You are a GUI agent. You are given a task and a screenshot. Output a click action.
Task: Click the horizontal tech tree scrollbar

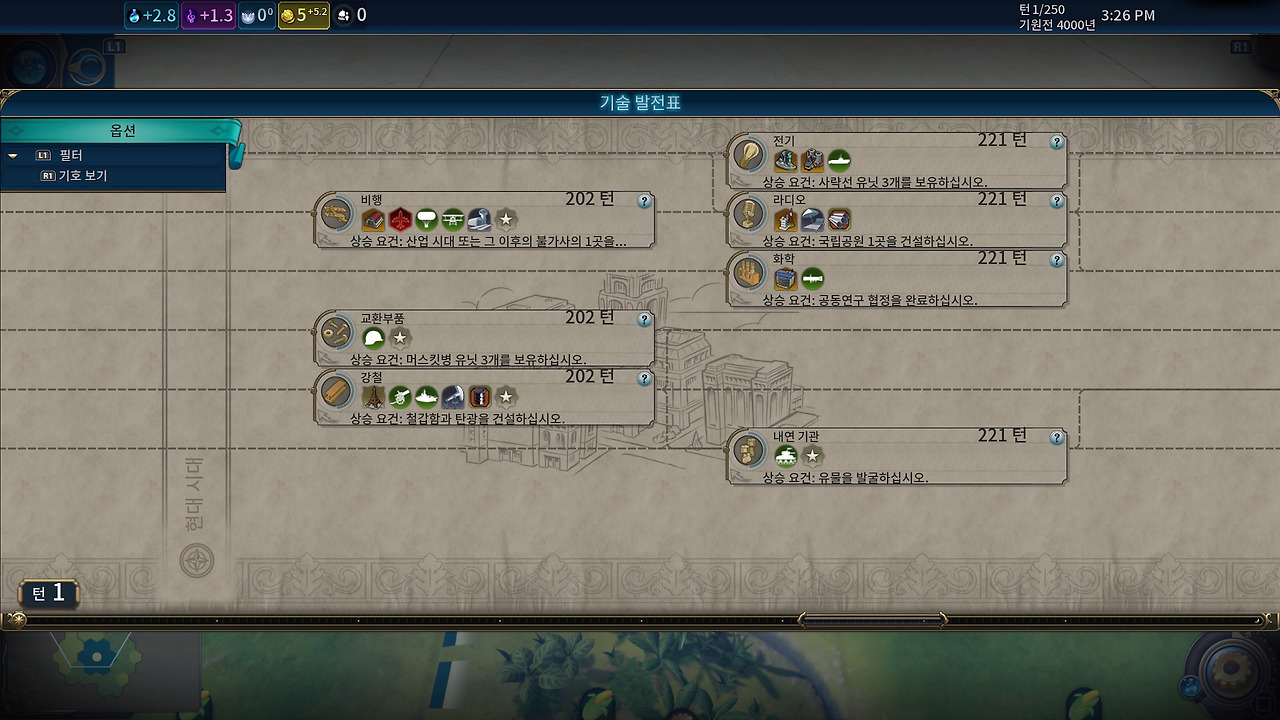click(873, 620)
